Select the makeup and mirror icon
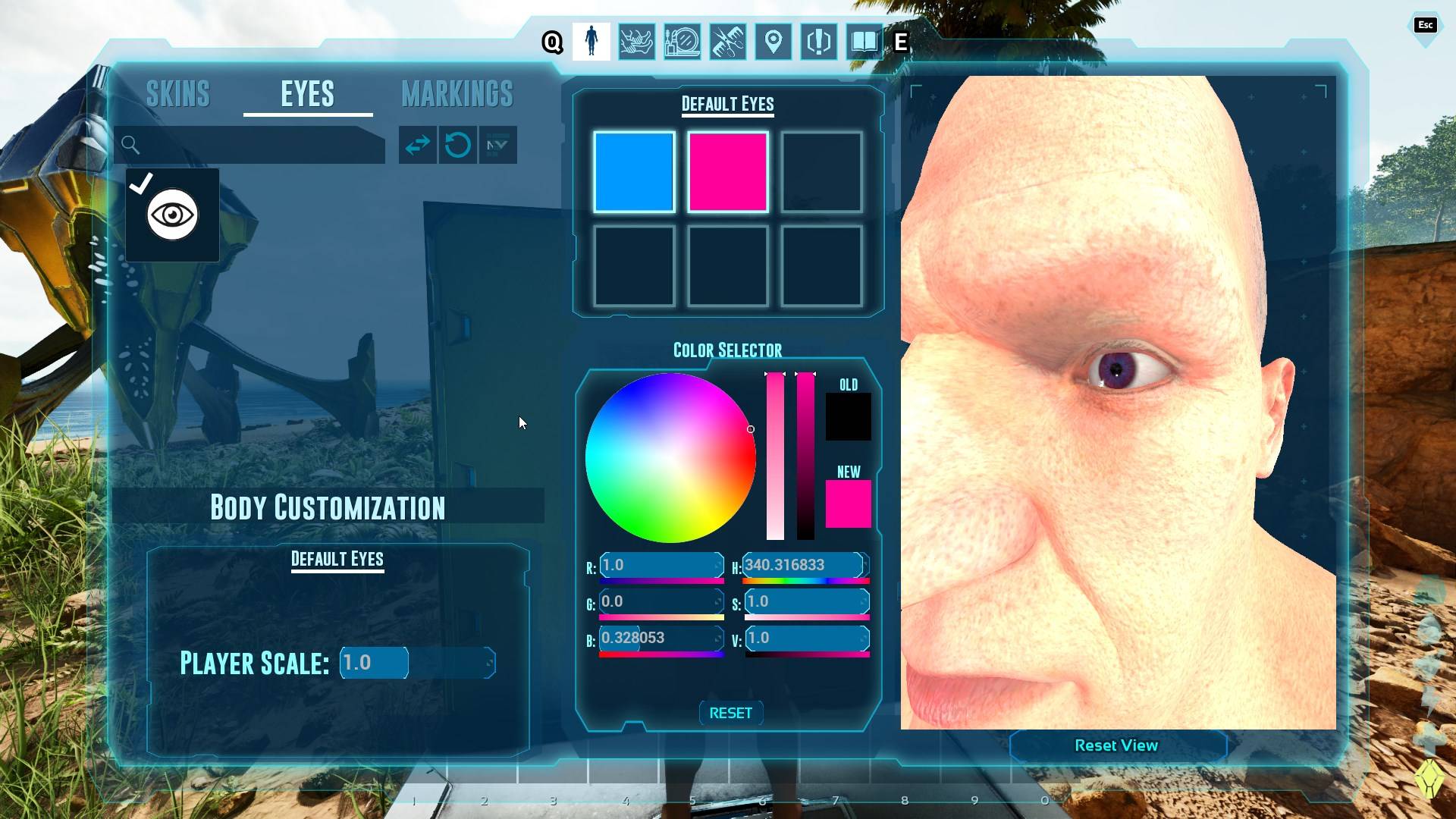Viewport: 1456px width, 819px height. click(x=682, y=42)
